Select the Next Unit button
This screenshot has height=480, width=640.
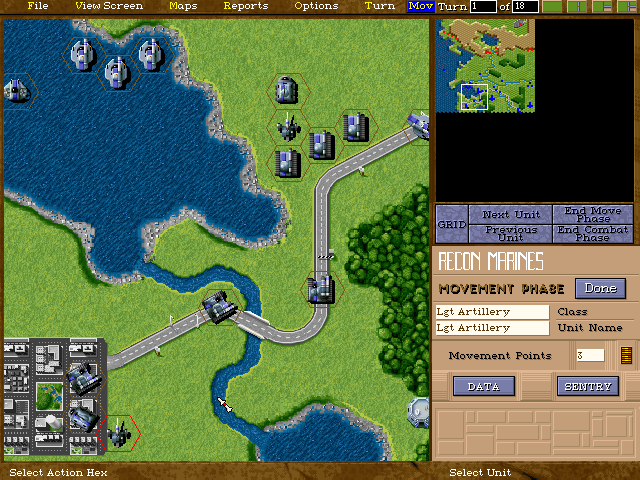(510, 214)
